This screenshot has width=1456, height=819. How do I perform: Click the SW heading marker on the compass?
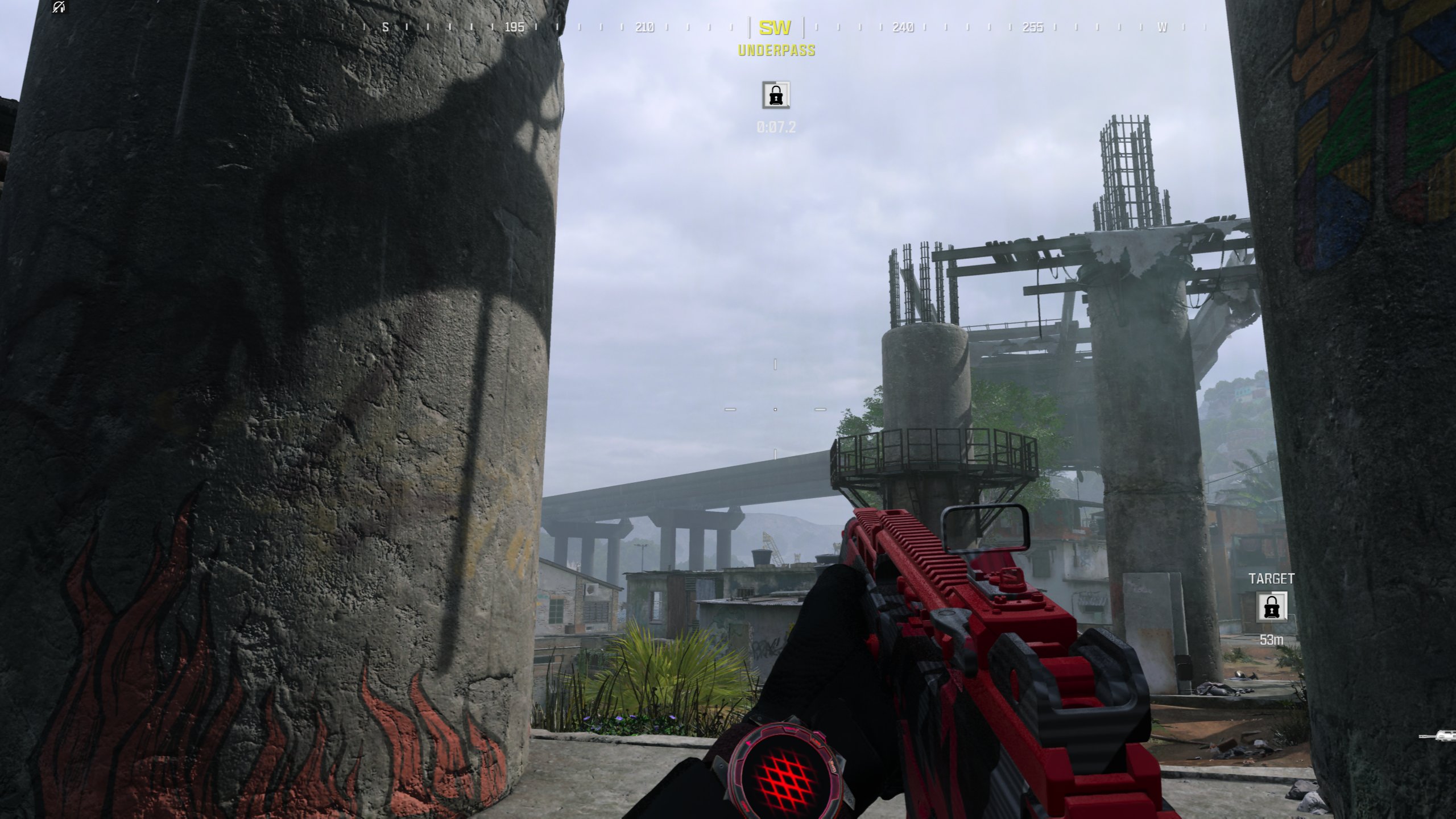pyautogui.click(x=775, y=27)
